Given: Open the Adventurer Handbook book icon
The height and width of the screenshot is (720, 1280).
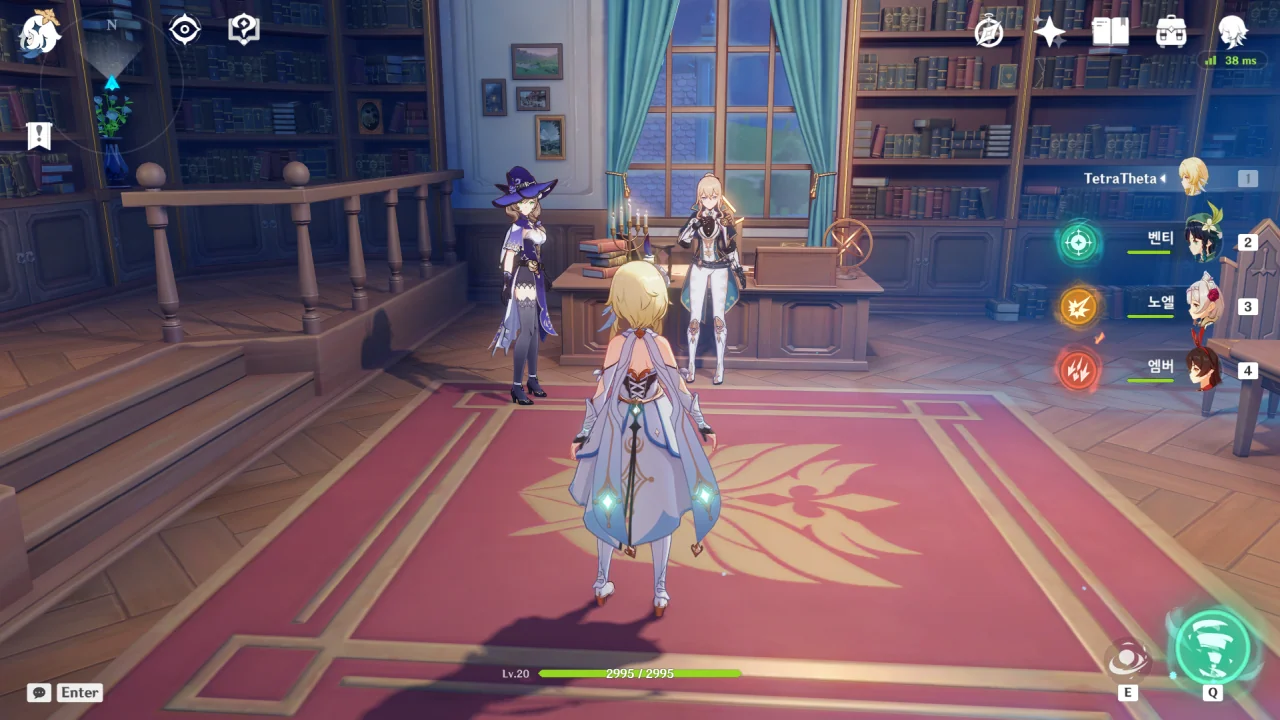Looking at the screenshot, I should coord(1110,32).
